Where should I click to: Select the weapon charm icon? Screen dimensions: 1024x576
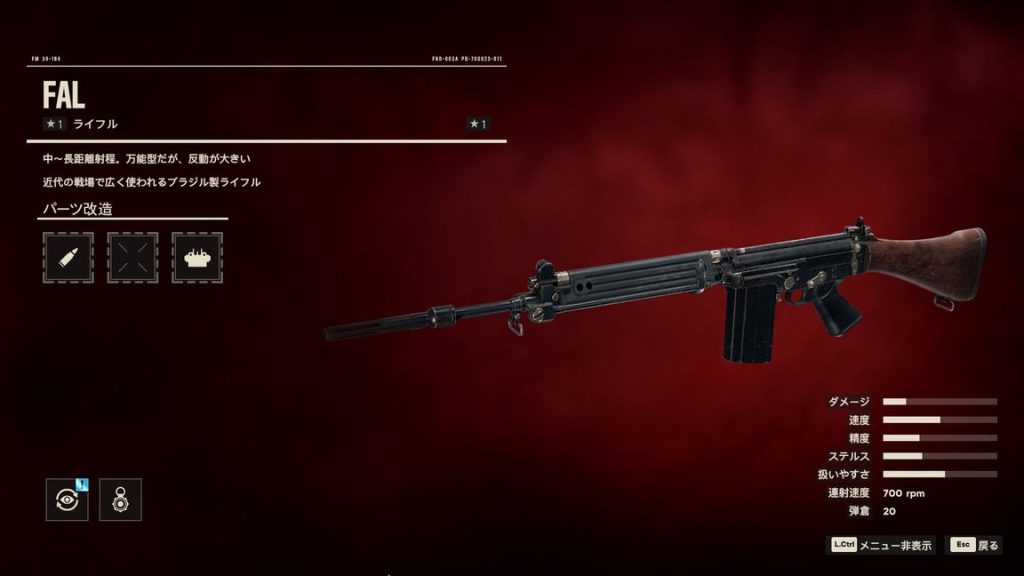click(121, 500)
